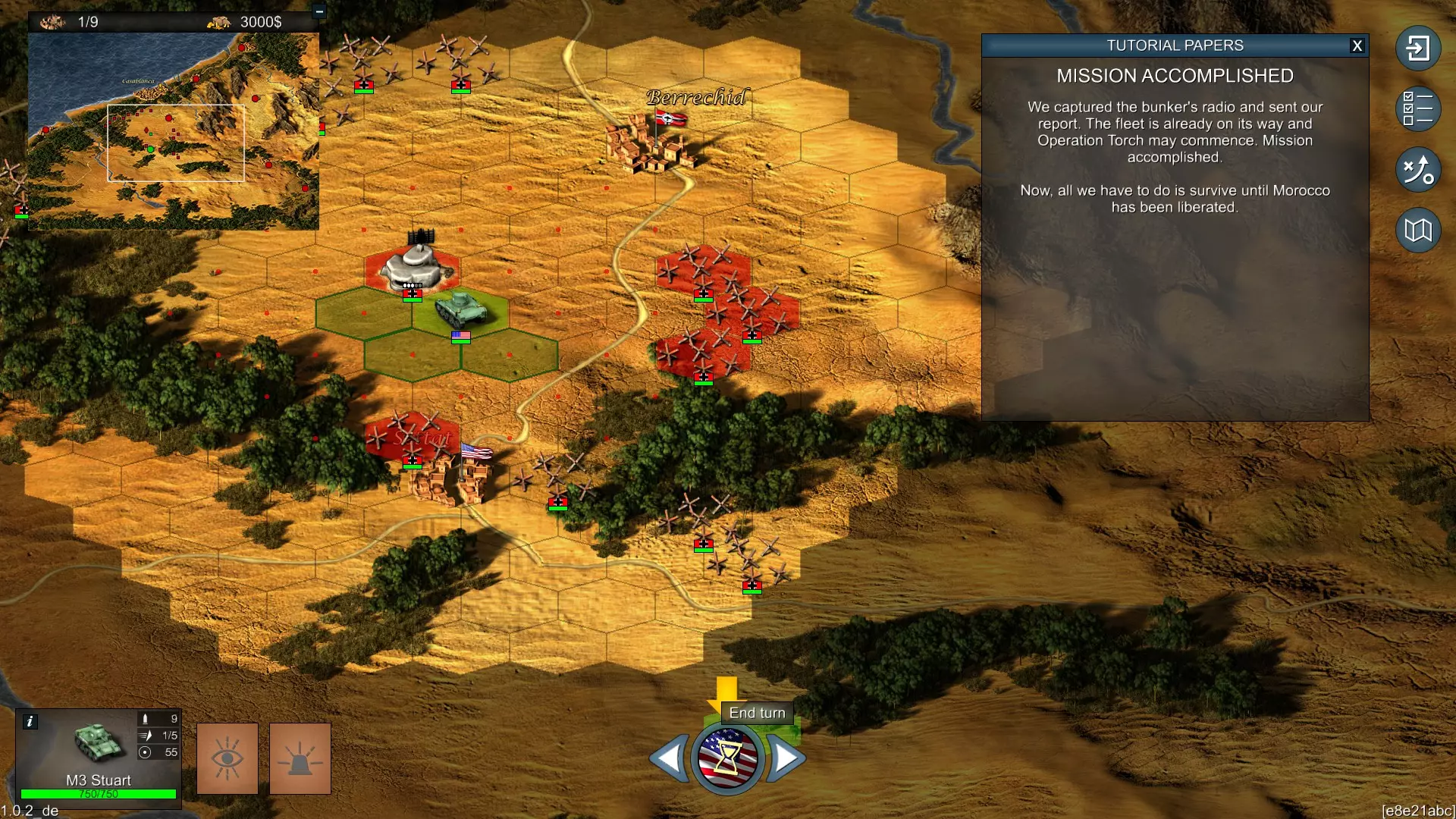This screenshot has height=819, width=1456.
Task: Open the exit game menu icon
Action: pos(1417,49)
